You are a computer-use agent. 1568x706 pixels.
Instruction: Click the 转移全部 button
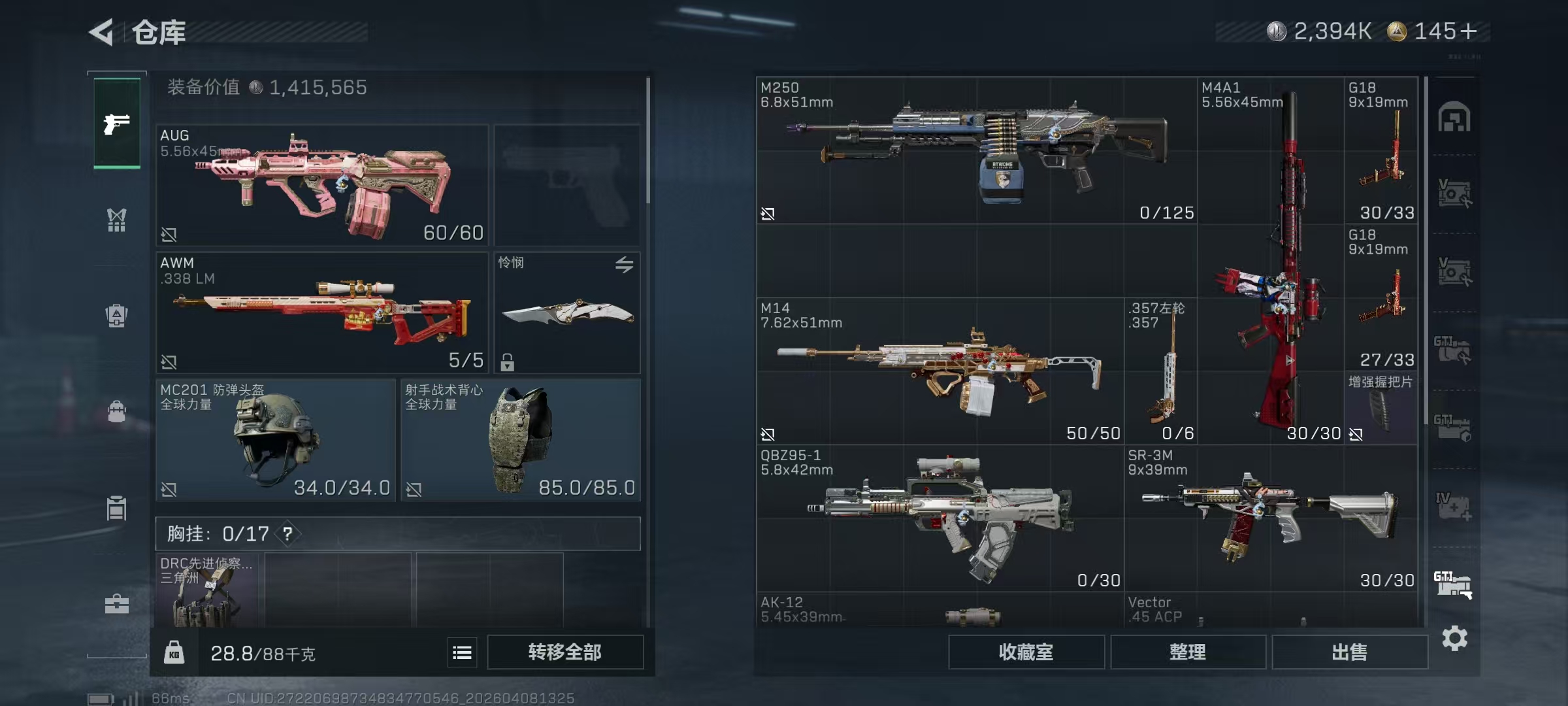(x=565, y=652)
